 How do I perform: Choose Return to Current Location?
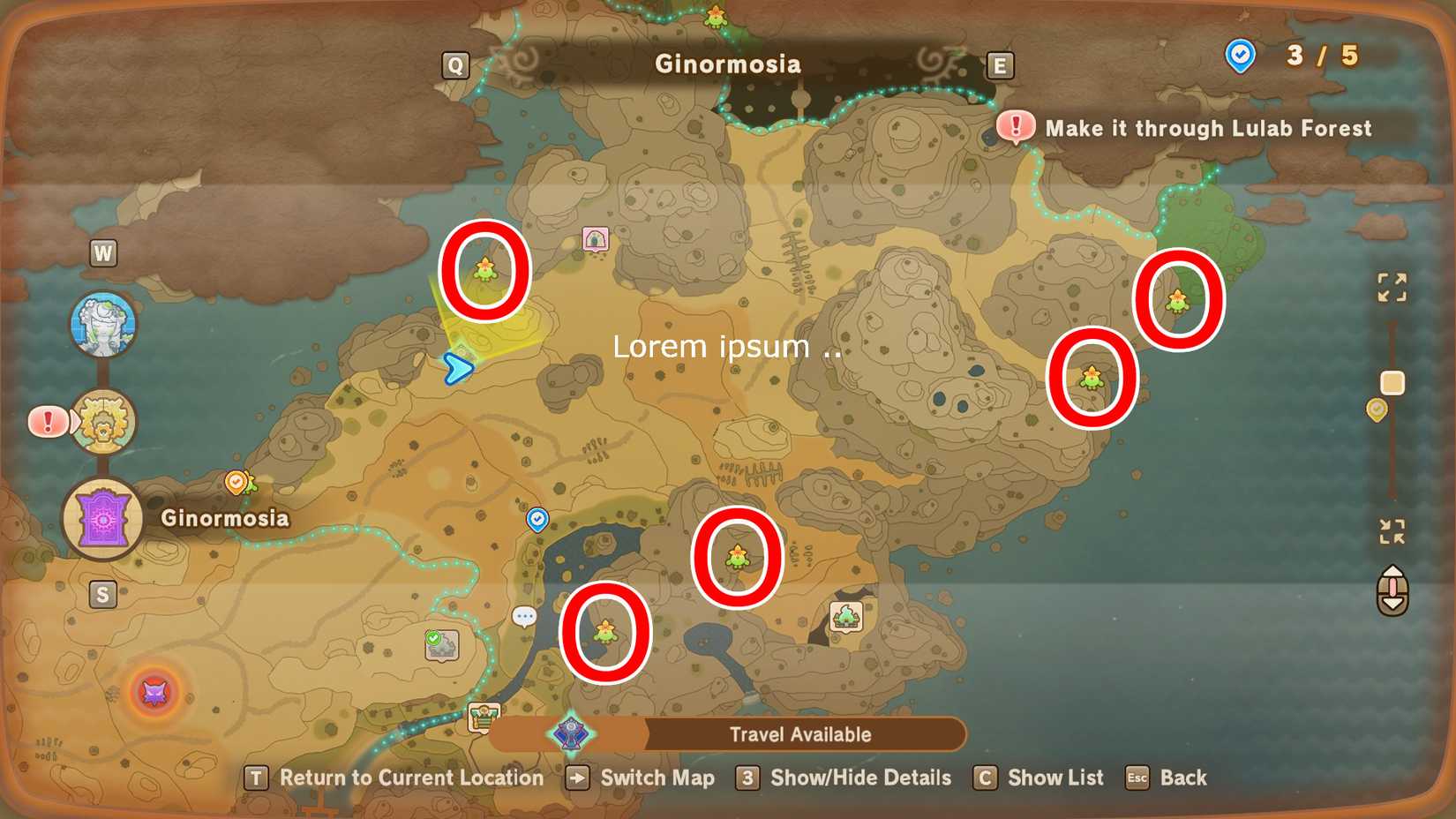click(x=410, y=778)
